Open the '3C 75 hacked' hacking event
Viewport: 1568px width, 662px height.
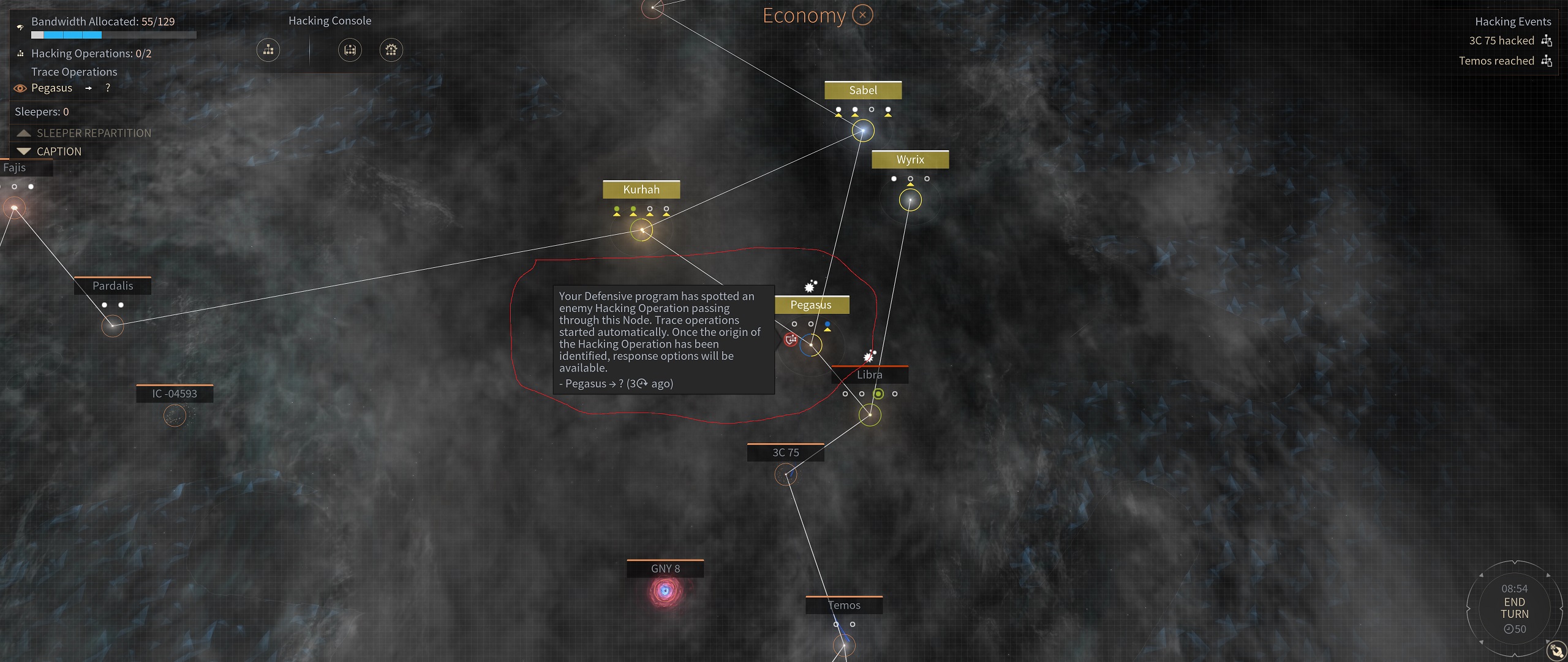1501,41
